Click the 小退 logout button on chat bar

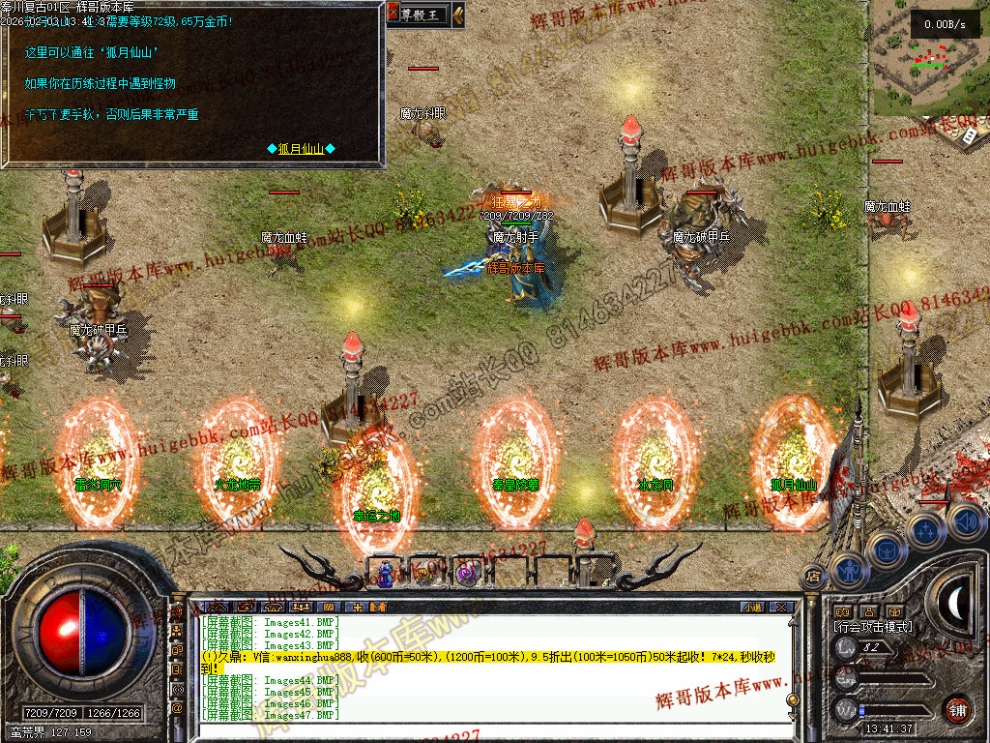point(752,607)
